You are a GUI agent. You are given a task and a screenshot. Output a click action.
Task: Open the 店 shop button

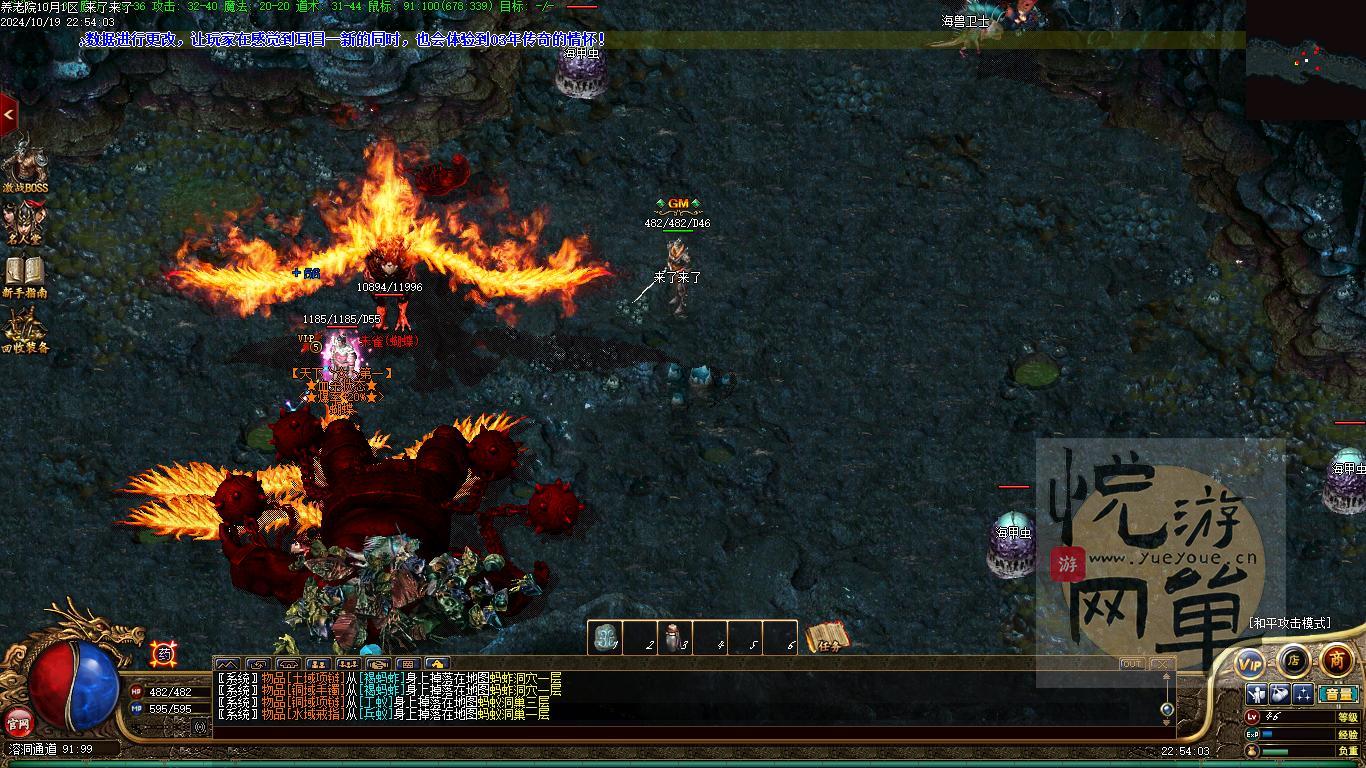click(x=1293, y=660)
